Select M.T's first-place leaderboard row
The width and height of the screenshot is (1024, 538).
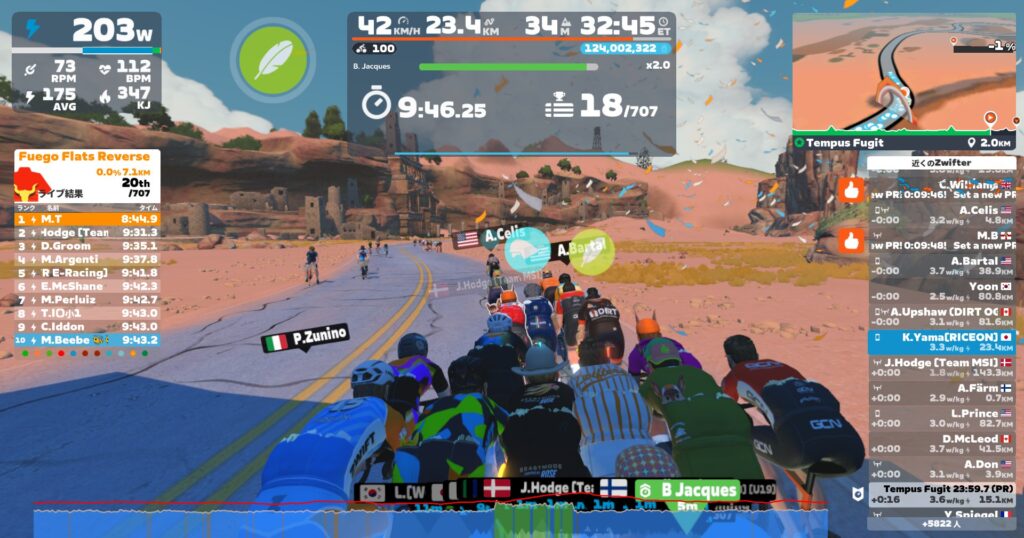point(86,217)
